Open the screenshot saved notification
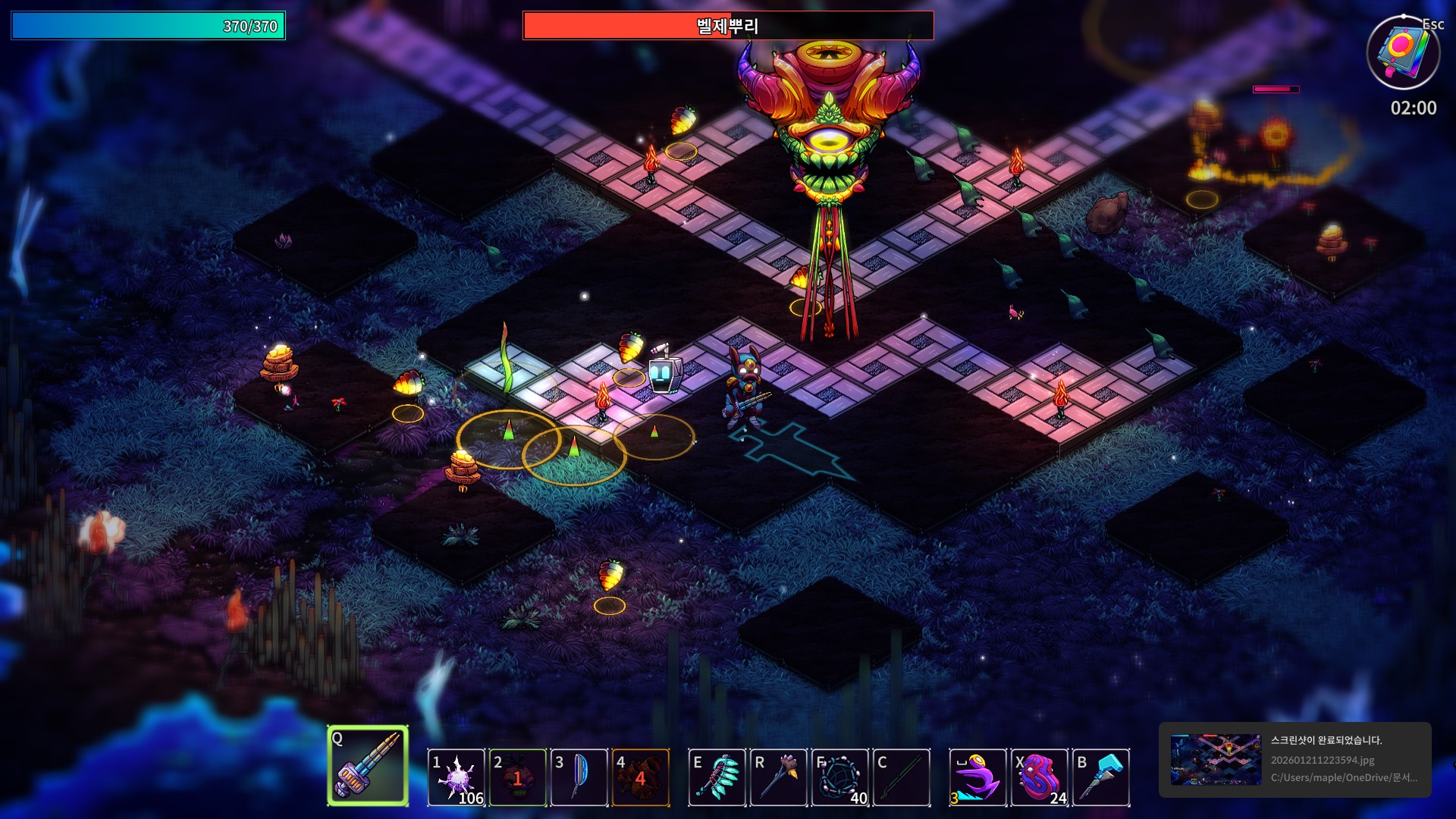 point(1294,759)
